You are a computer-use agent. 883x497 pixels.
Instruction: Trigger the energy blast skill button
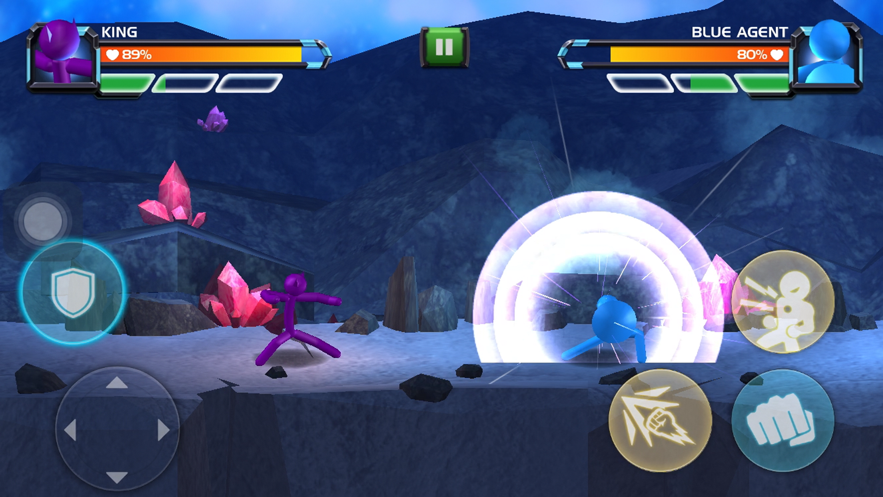coord(782,301)
